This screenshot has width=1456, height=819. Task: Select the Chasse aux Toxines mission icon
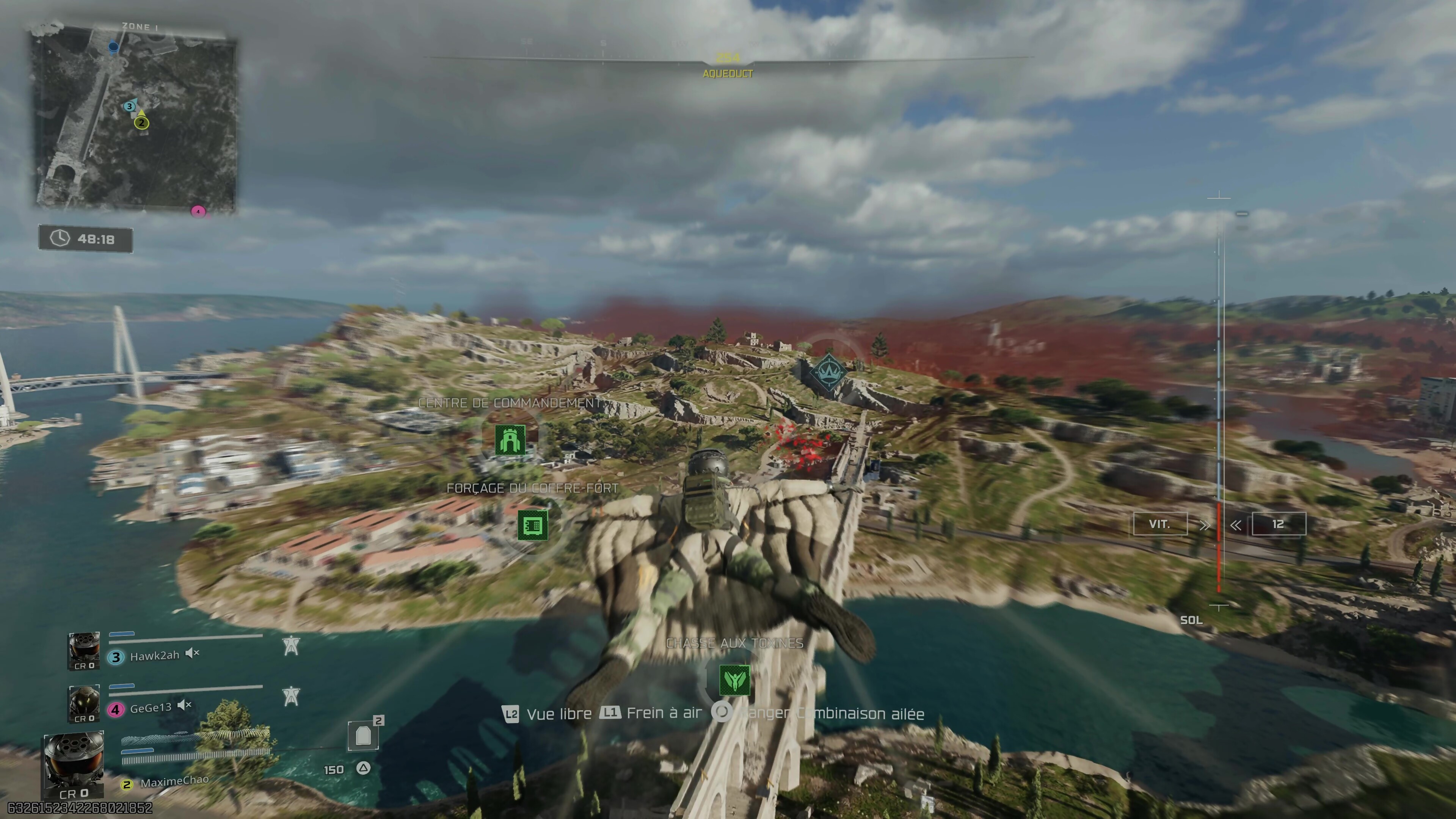(x=735, y=680)
